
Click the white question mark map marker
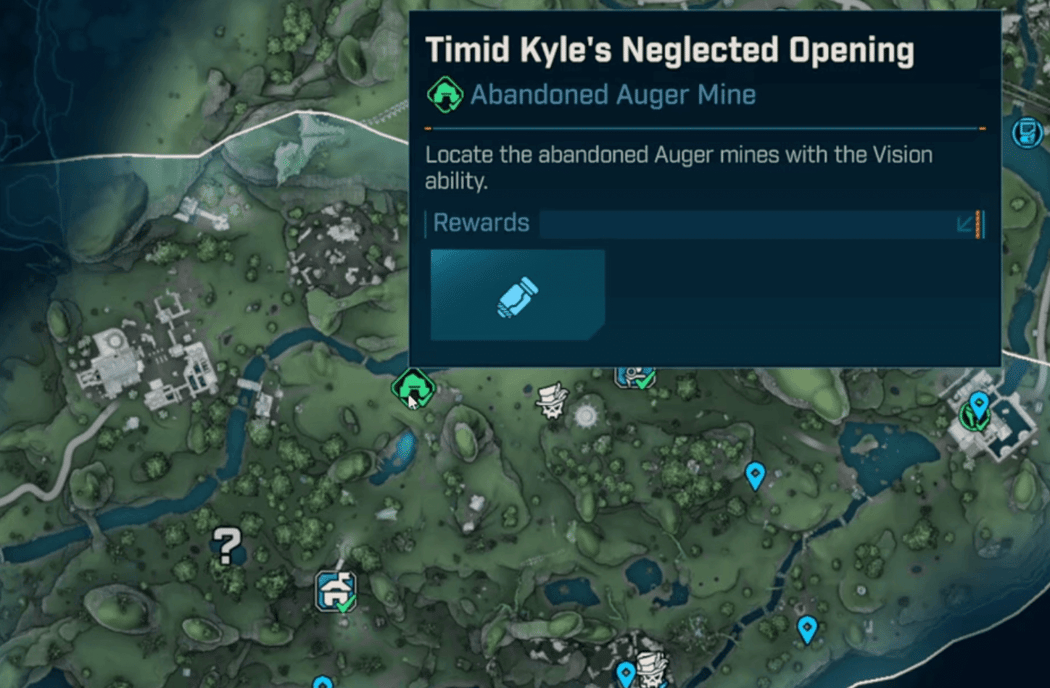[228, 547]
